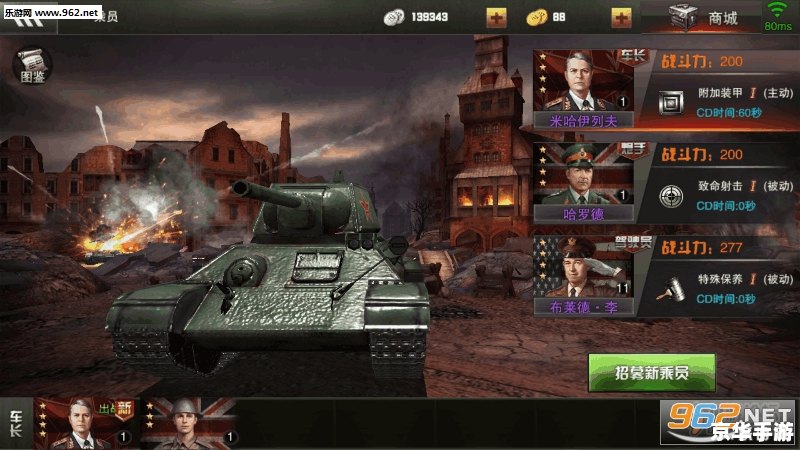View the 致命射击 crosshair skill icon
The height and width of the screenshot is (450, 800).
(x=672, y=194)
